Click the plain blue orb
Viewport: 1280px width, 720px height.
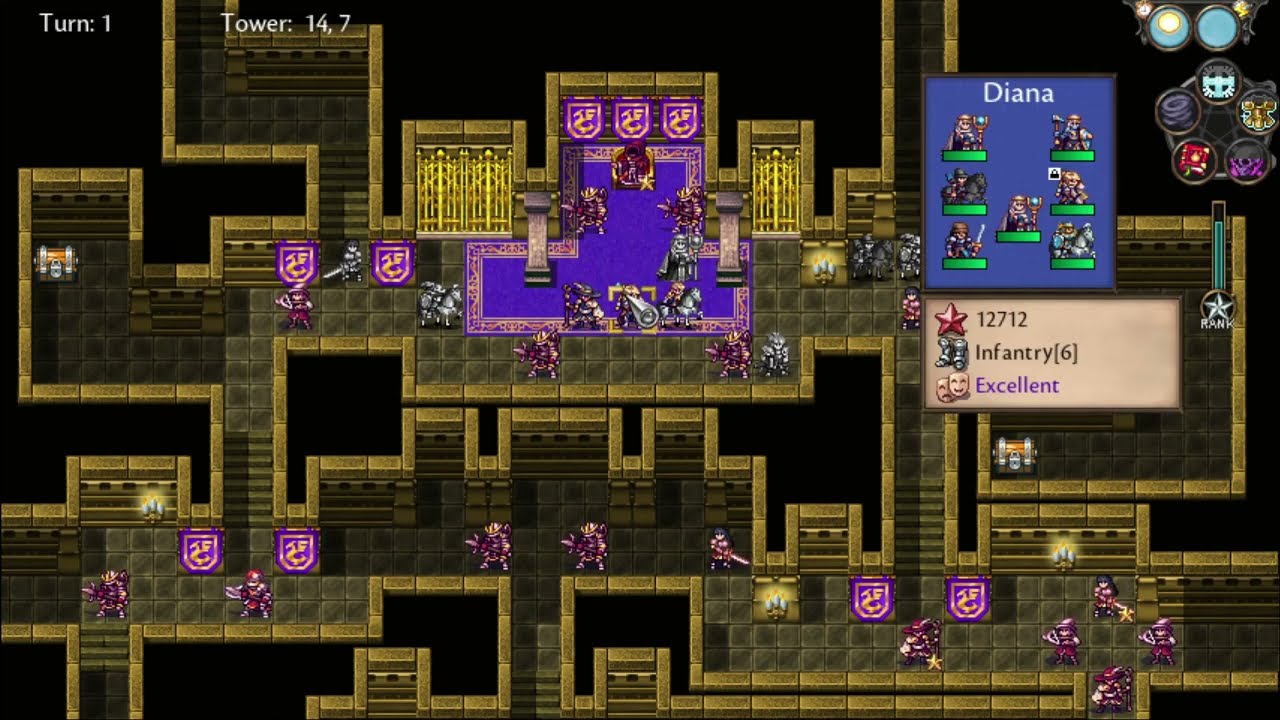tap(1217, 27)
